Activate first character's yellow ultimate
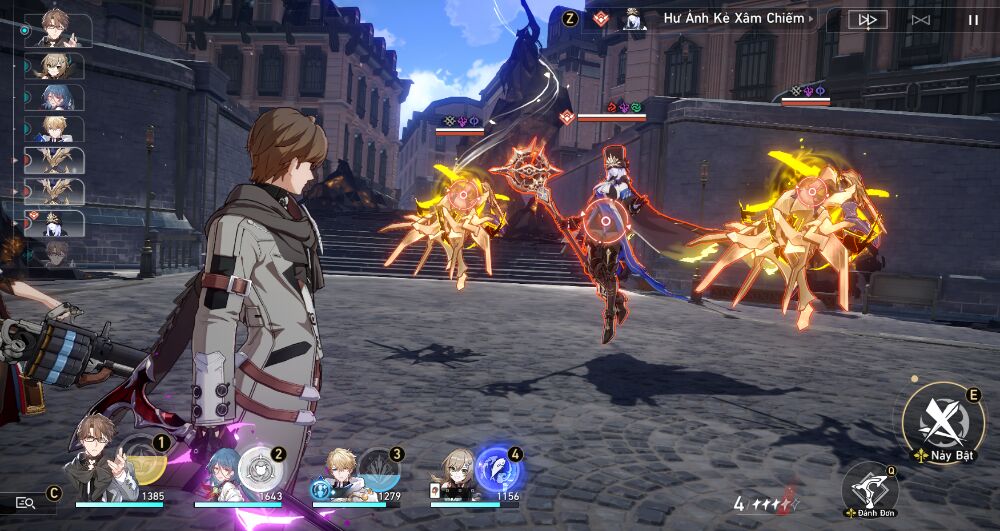 [145, 464]
